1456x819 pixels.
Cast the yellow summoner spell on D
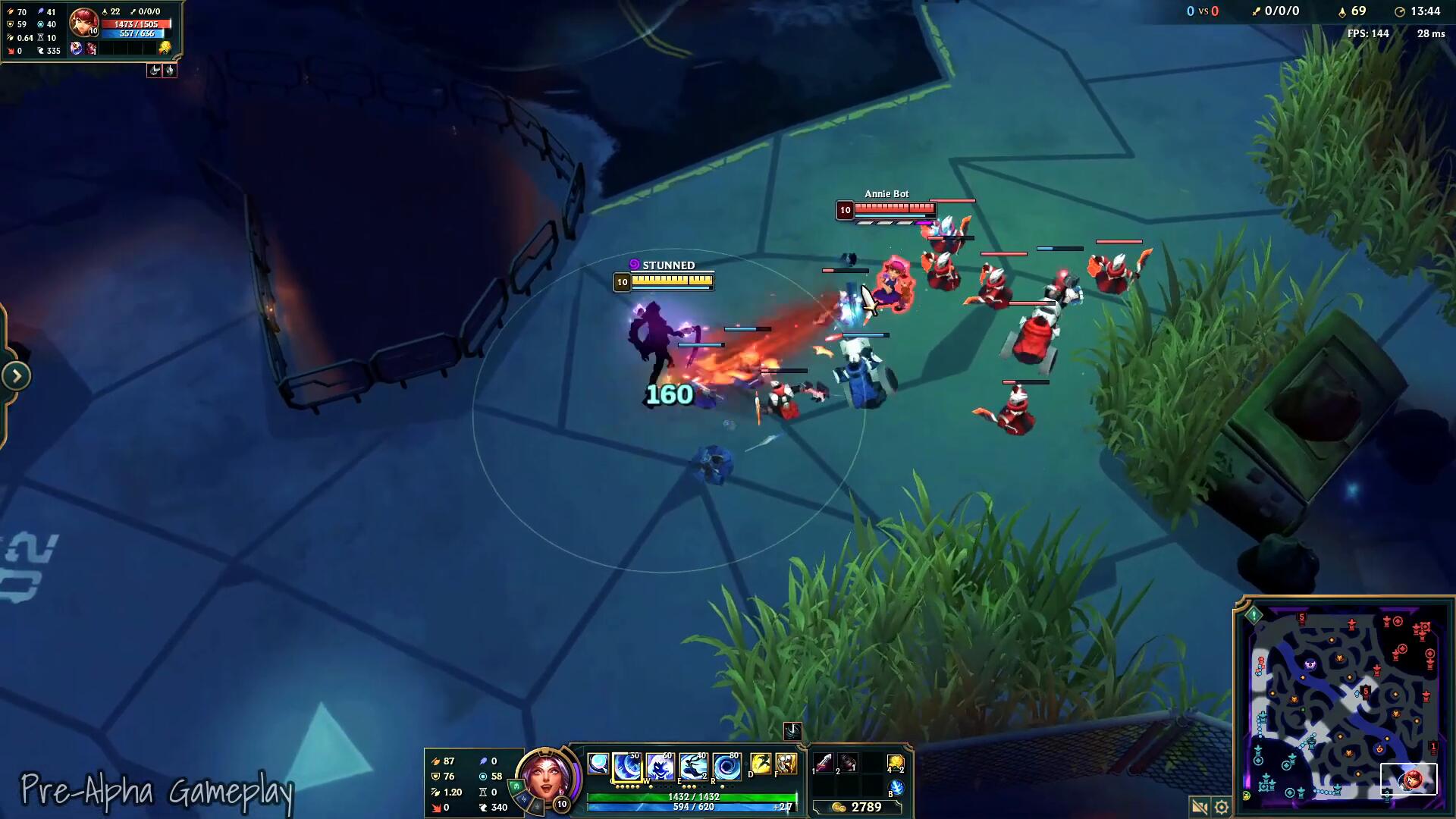click(x=760, y=764)
